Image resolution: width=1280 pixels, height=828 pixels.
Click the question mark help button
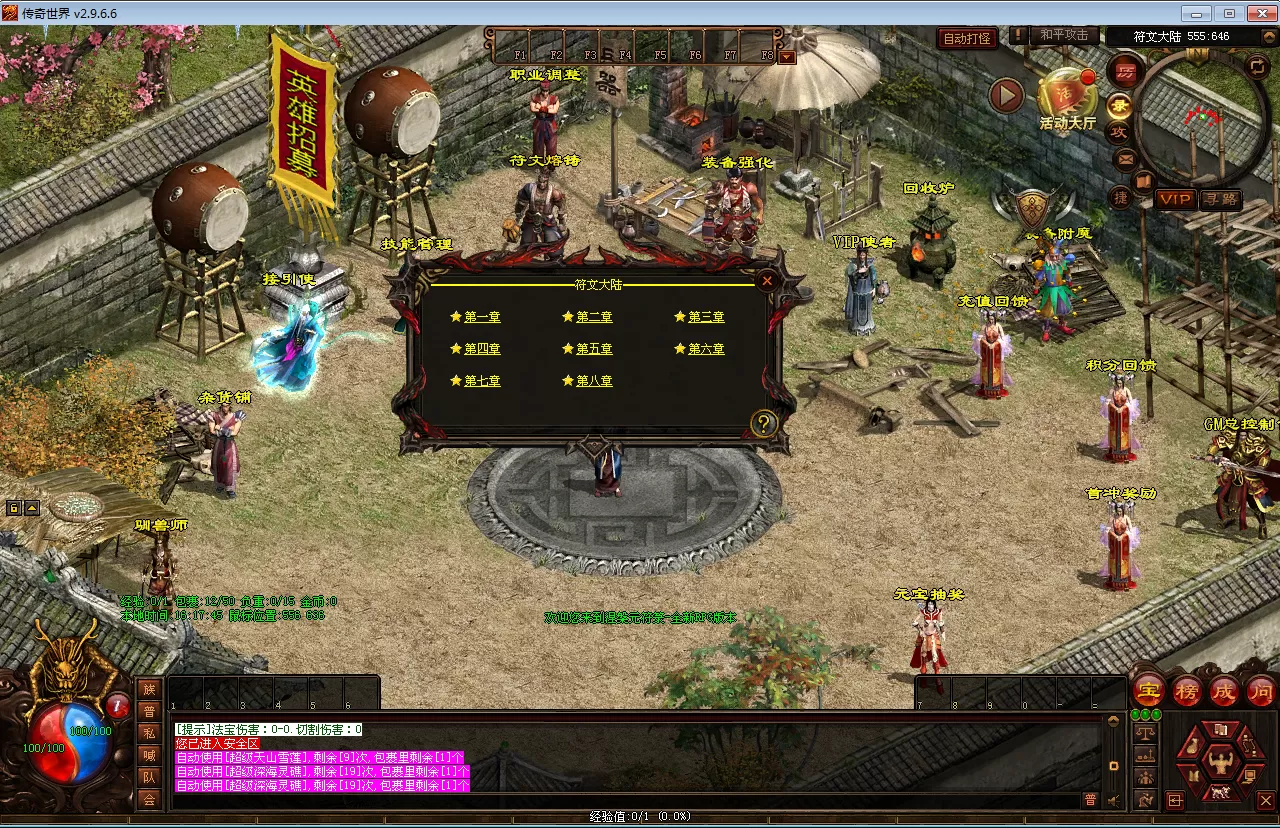[764, 424]
